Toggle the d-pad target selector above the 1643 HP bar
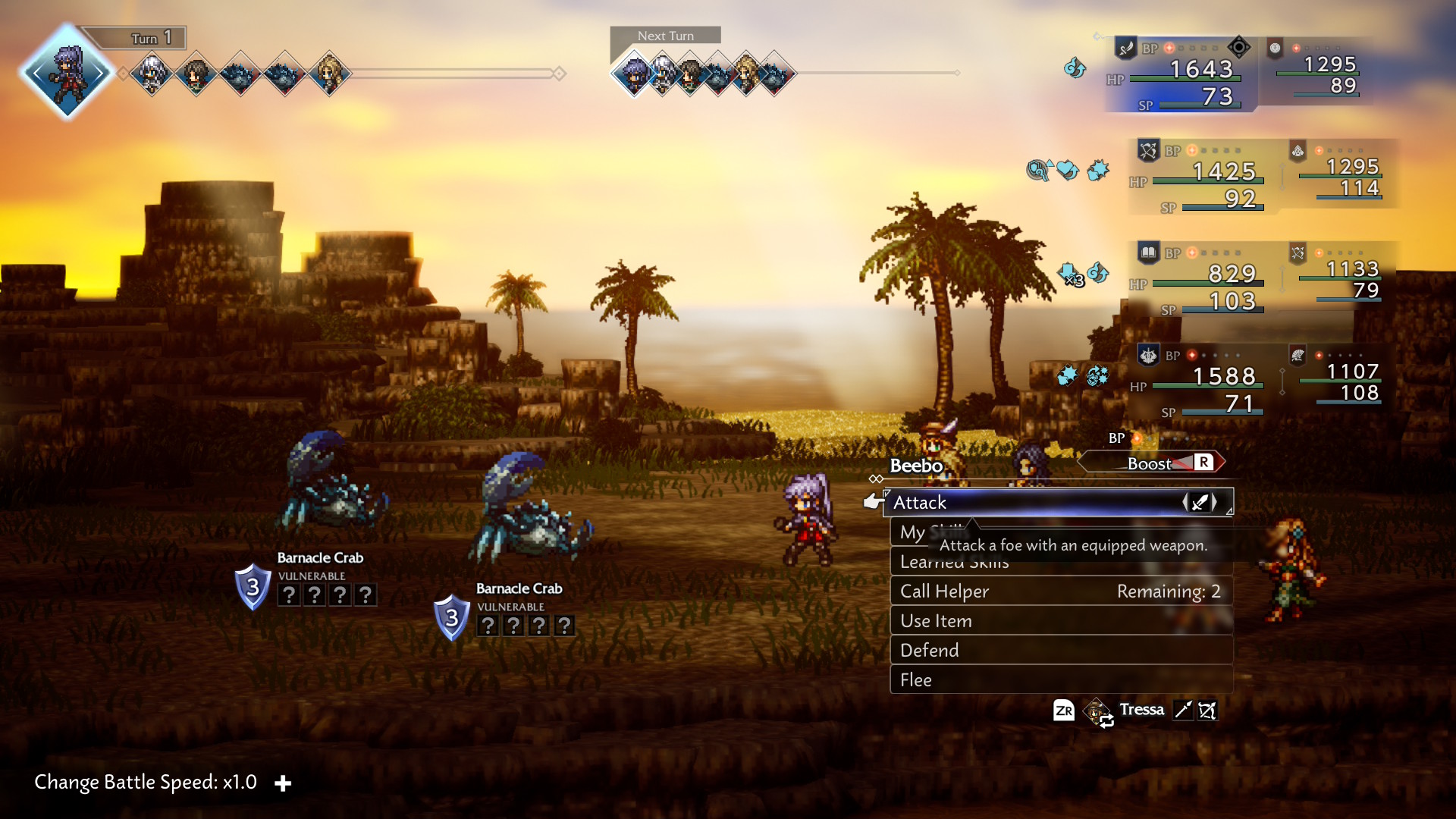Image resolution: width=1456 pixels, height=819 pixels. [x=1239, y=49]
